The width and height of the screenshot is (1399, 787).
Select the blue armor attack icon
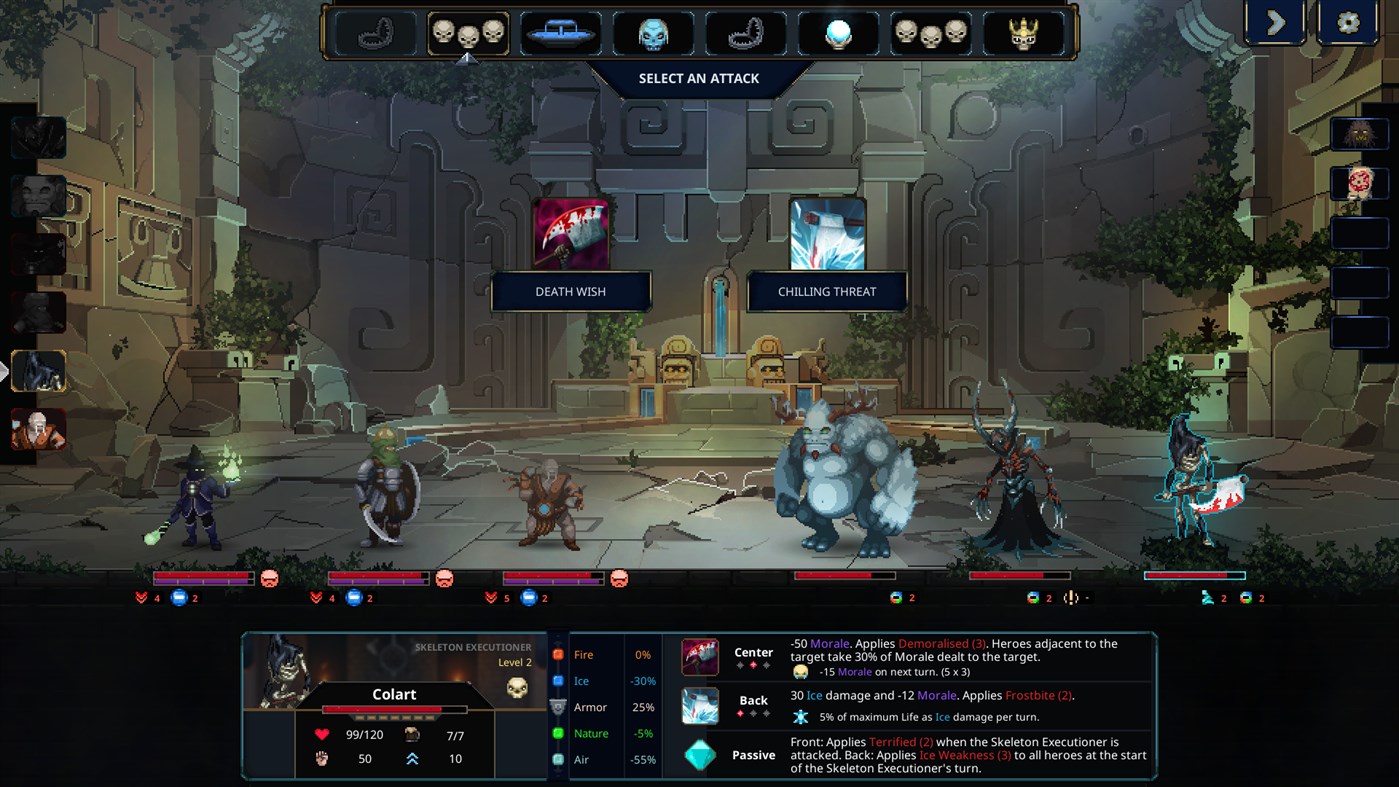[x=560, y=33]
